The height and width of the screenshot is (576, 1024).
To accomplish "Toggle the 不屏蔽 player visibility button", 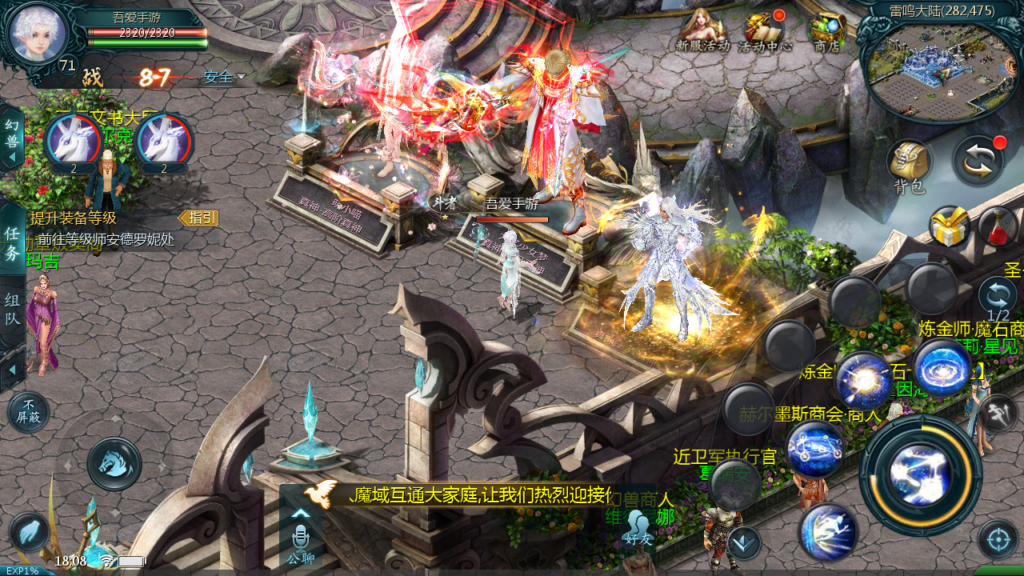I will coord(28,410).
